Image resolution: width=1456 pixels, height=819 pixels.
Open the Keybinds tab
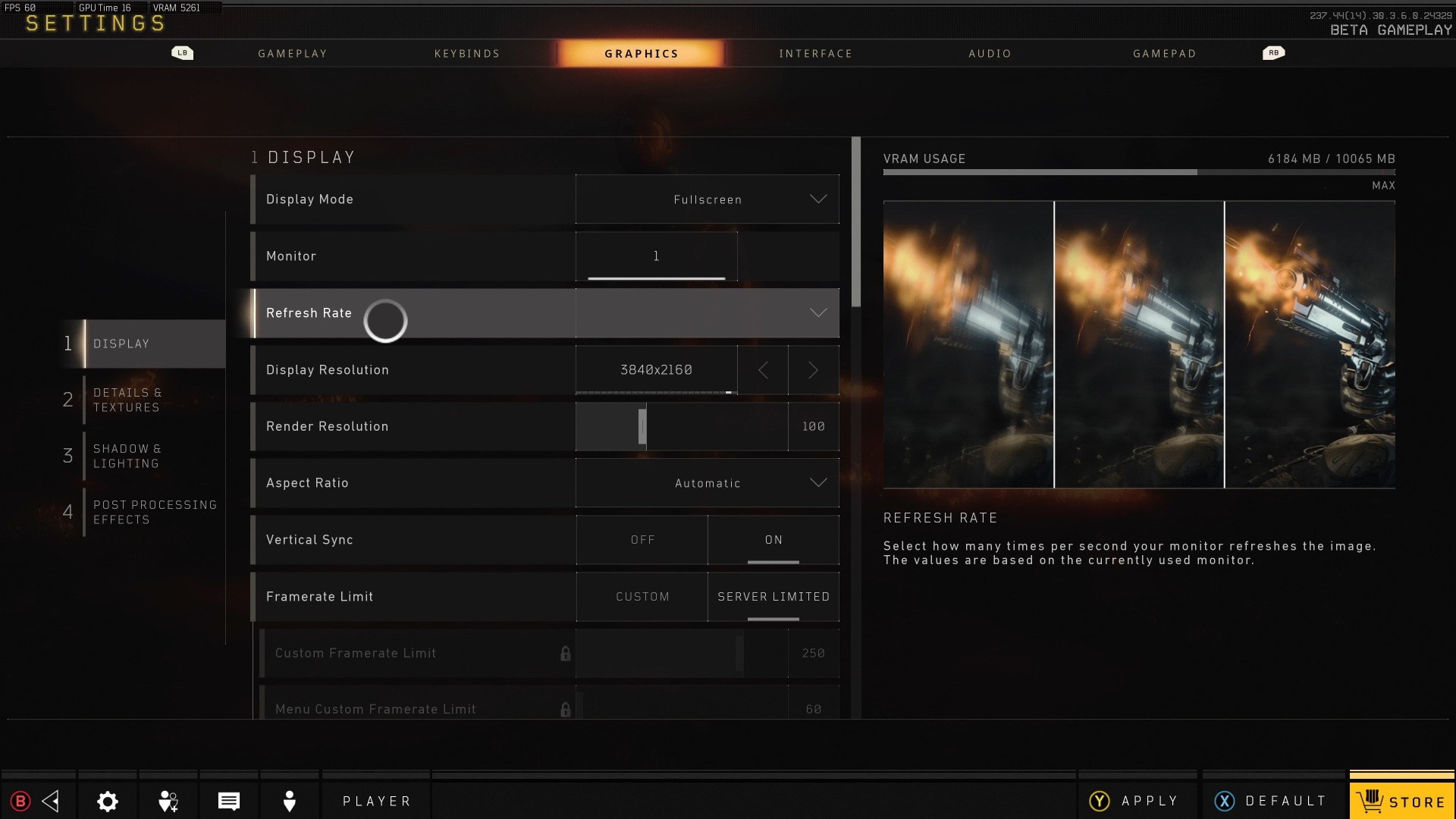coord(467,54)
